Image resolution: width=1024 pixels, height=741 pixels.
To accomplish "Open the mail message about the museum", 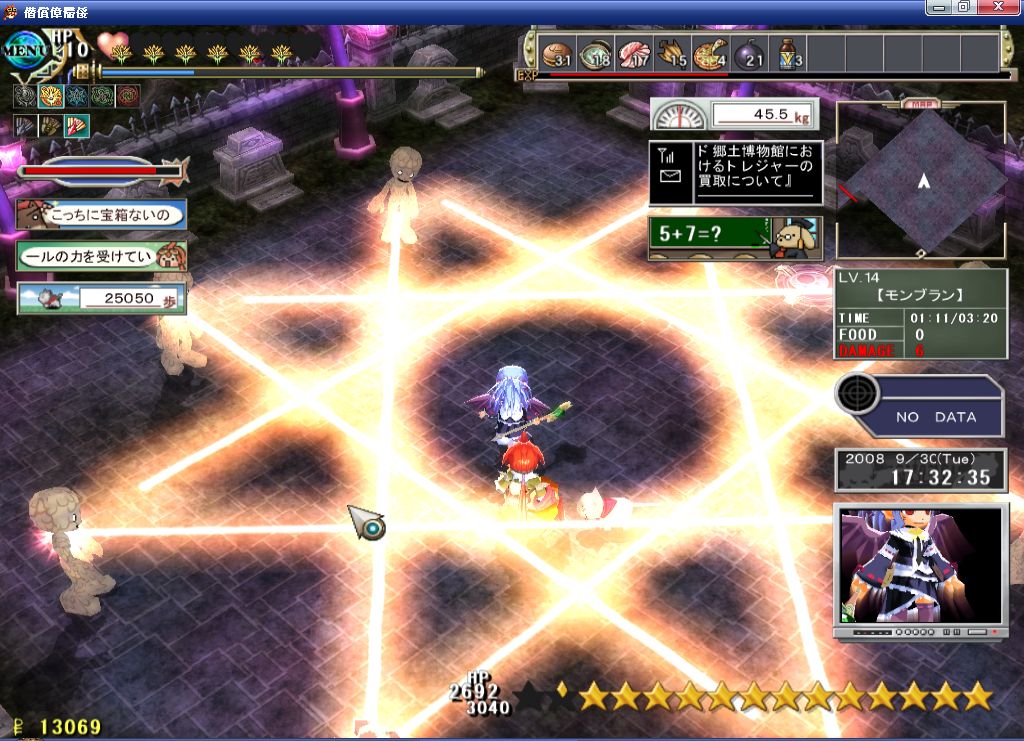I will [735, 172].
